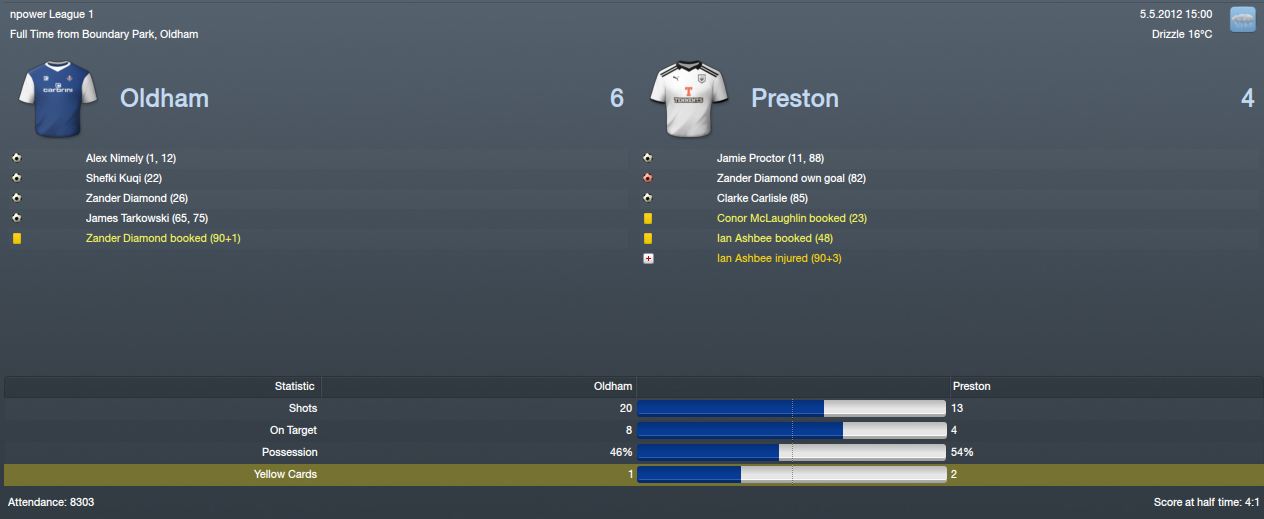1264x519 pixels.
Task: Click the drizzle weather icon
Action: 1242,19
